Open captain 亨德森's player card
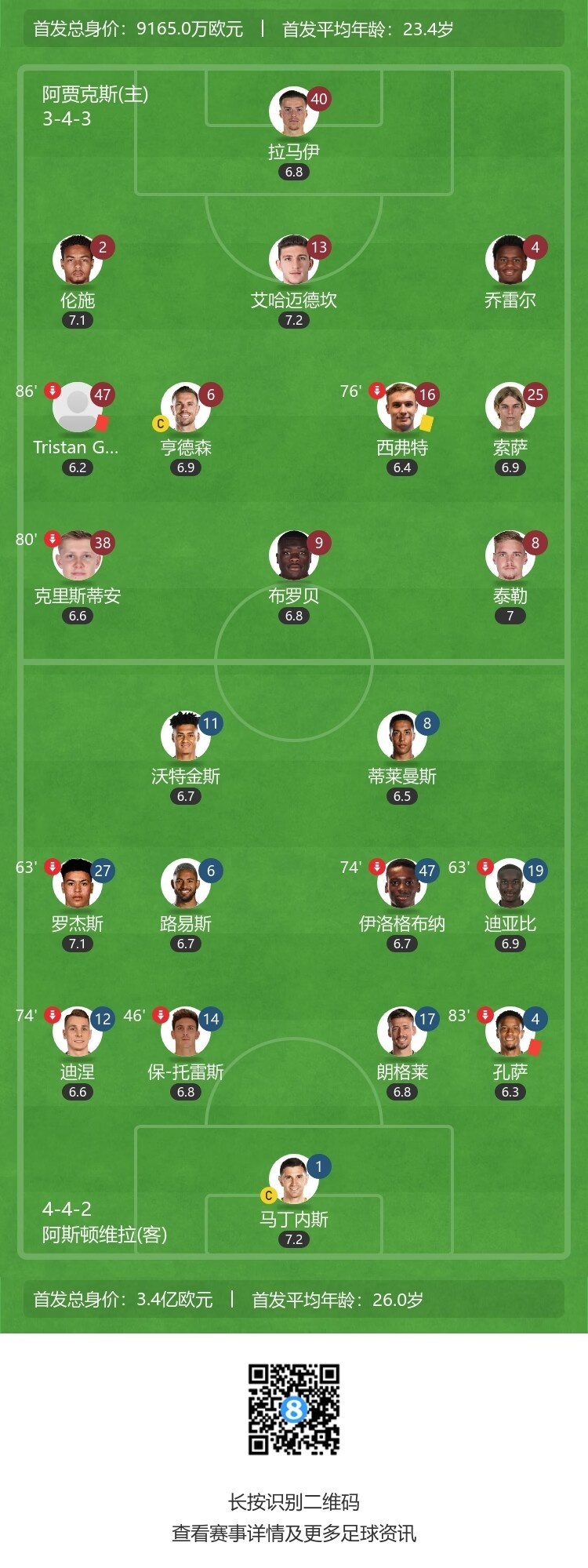The height and width of the screenshot is (1568, 588). 185,408
